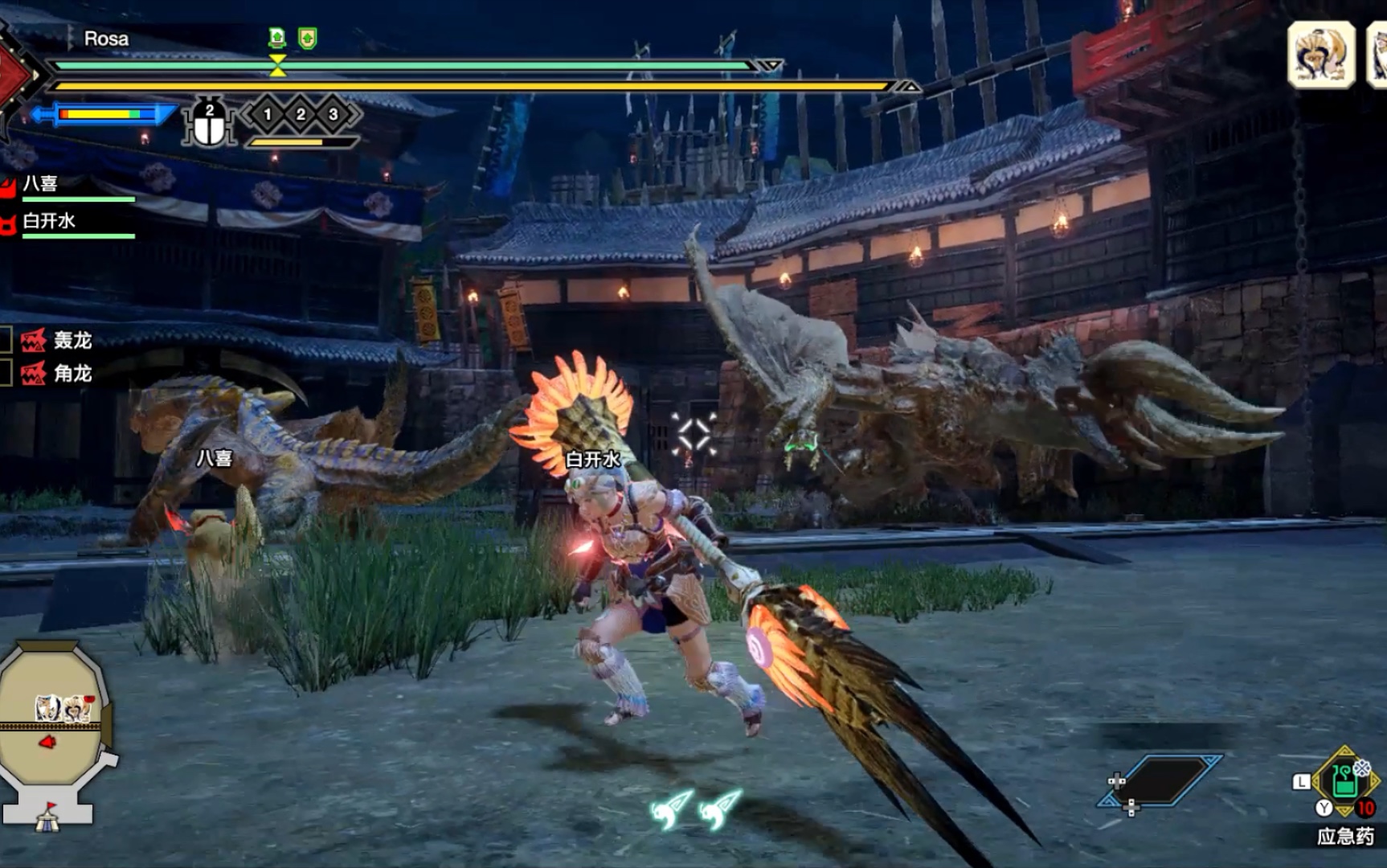
Task: Select the diamond slot numbered 3
Action: (x=333, y=115)
